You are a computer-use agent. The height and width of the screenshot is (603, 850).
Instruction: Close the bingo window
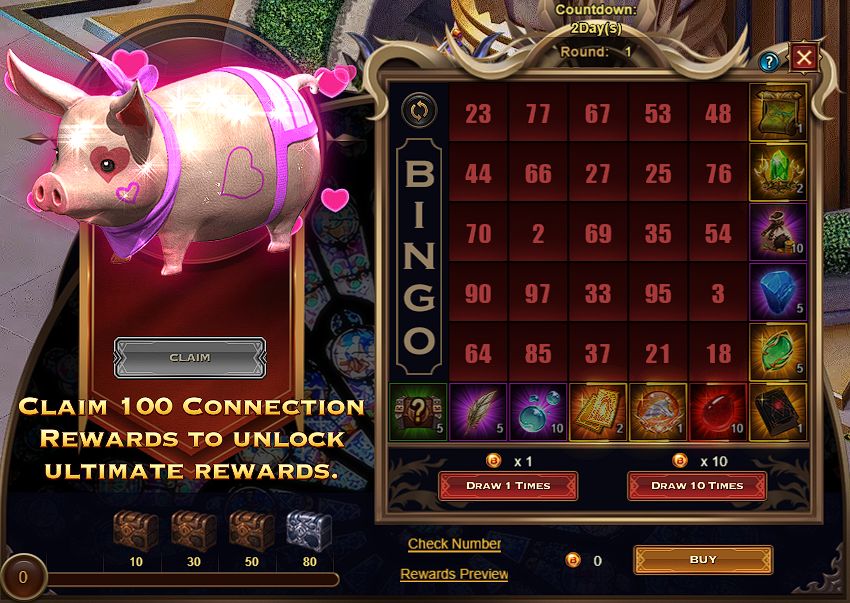(804, 58)
